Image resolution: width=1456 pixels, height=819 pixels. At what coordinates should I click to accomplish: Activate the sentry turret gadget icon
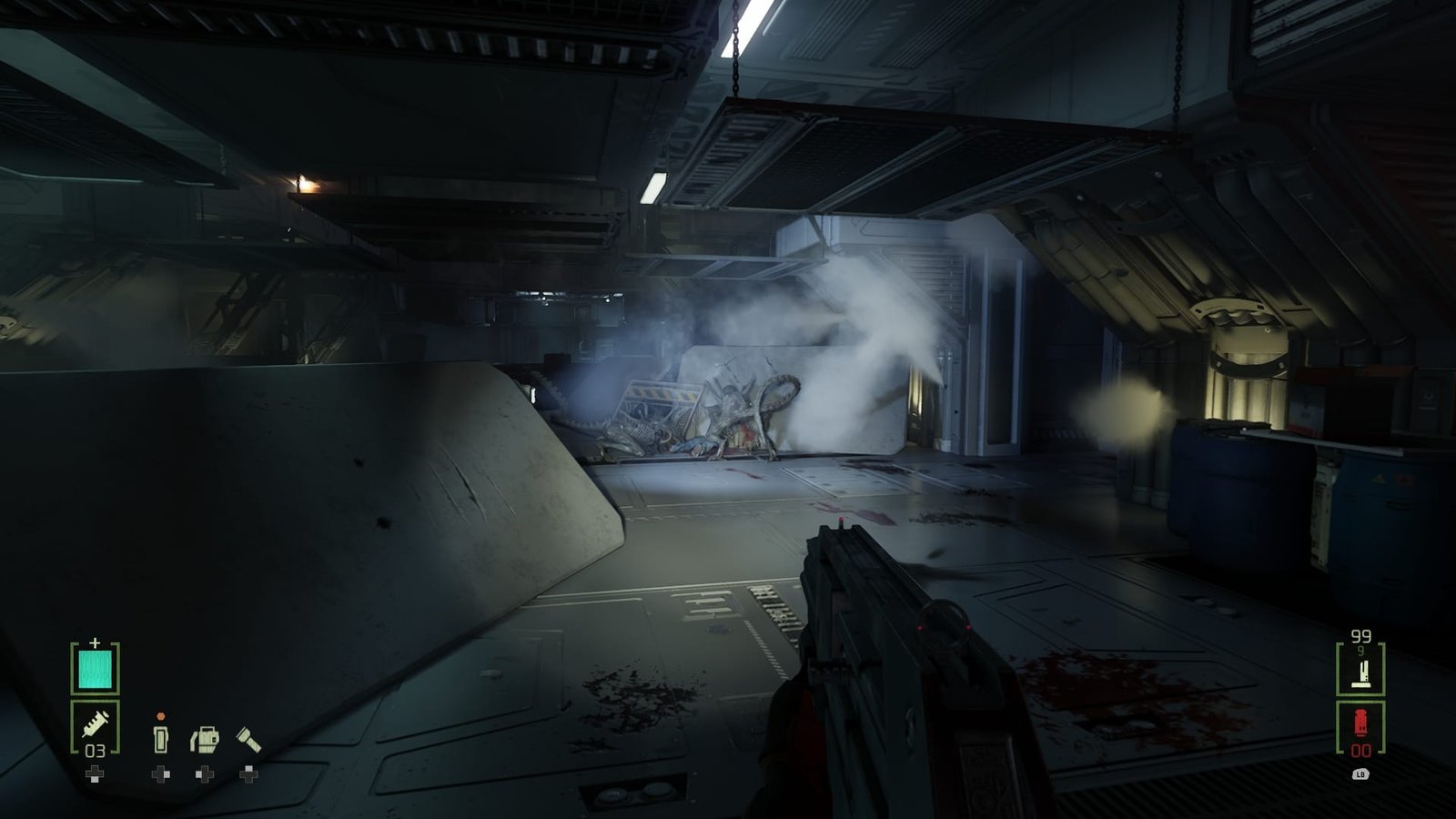point(205,739)
